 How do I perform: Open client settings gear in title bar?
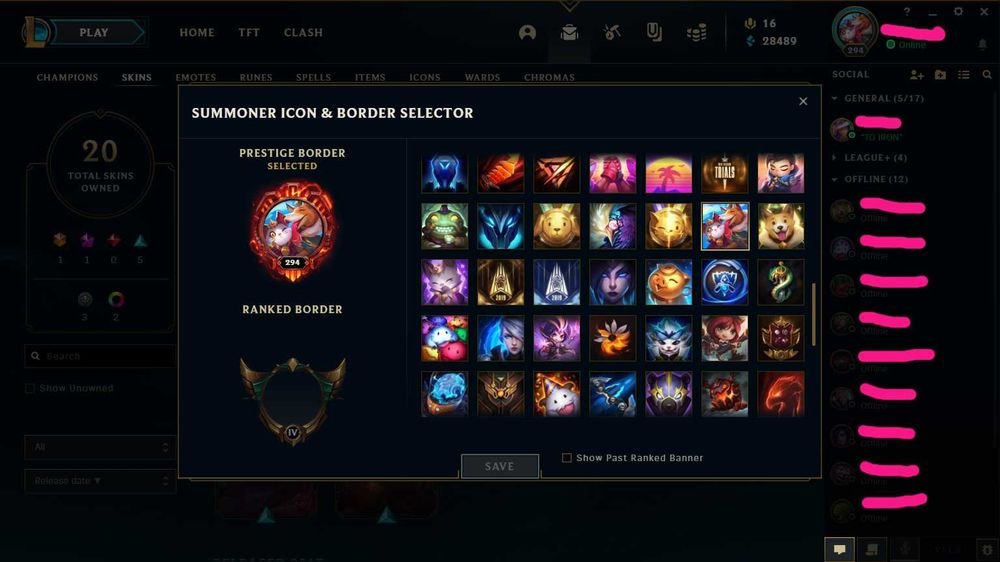tap(958, 12)
